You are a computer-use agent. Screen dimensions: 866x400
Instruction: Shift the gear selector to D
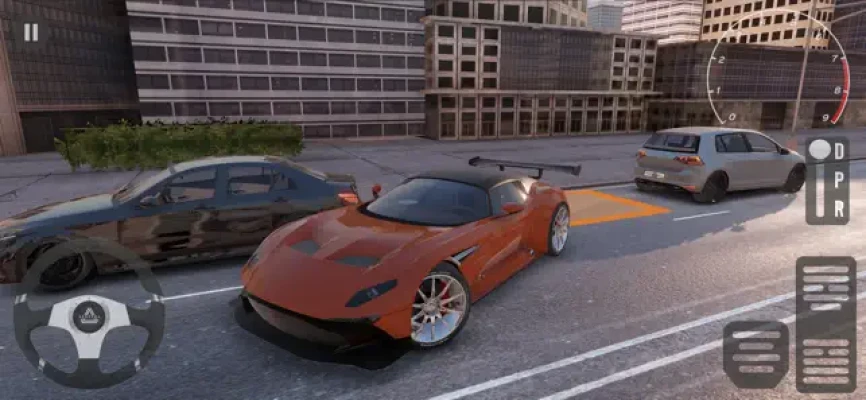[x=839, y=151]
